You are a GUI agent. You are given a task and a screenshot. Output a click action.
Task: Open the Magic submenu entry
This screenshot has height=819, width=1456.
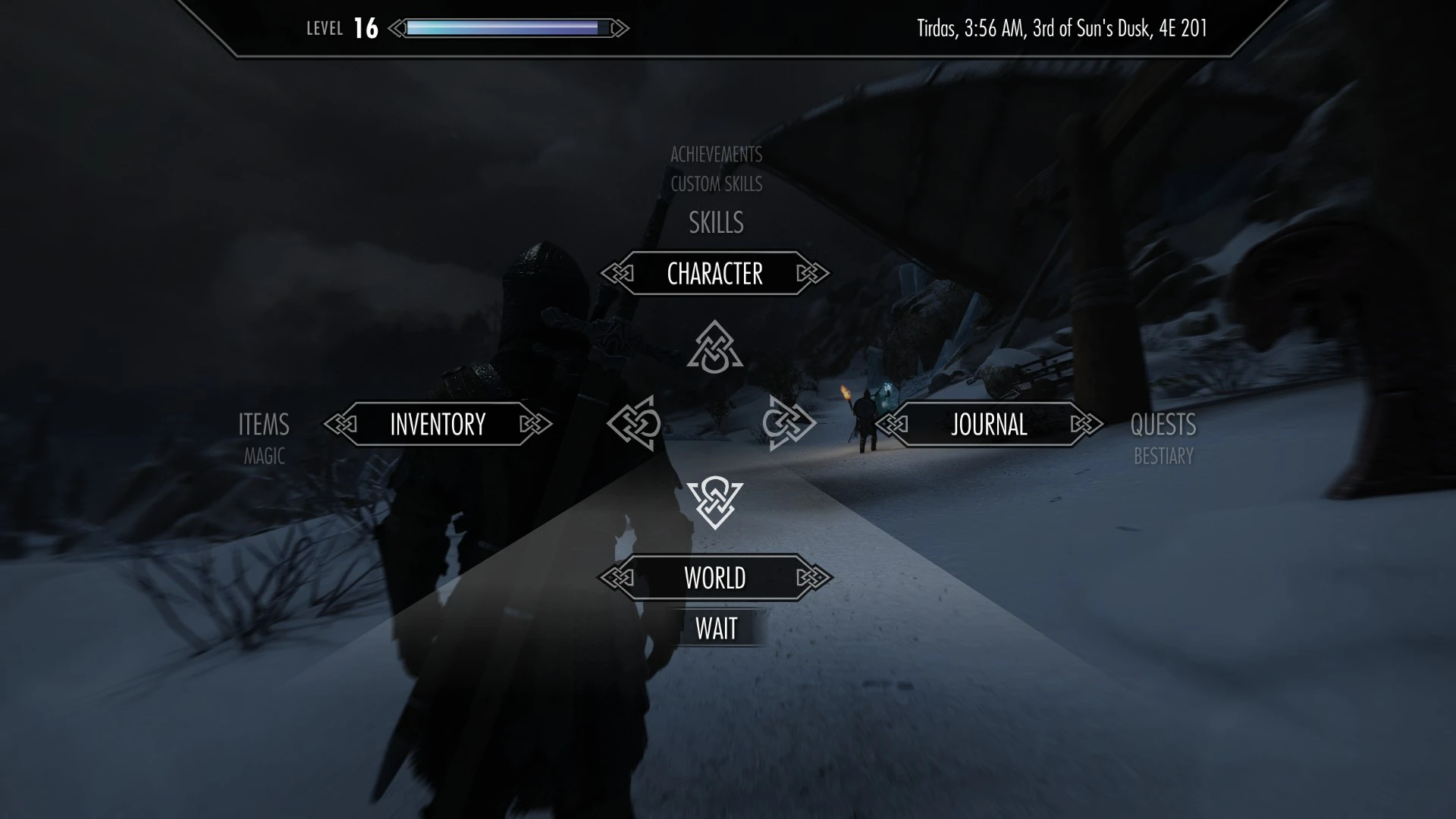264,457
